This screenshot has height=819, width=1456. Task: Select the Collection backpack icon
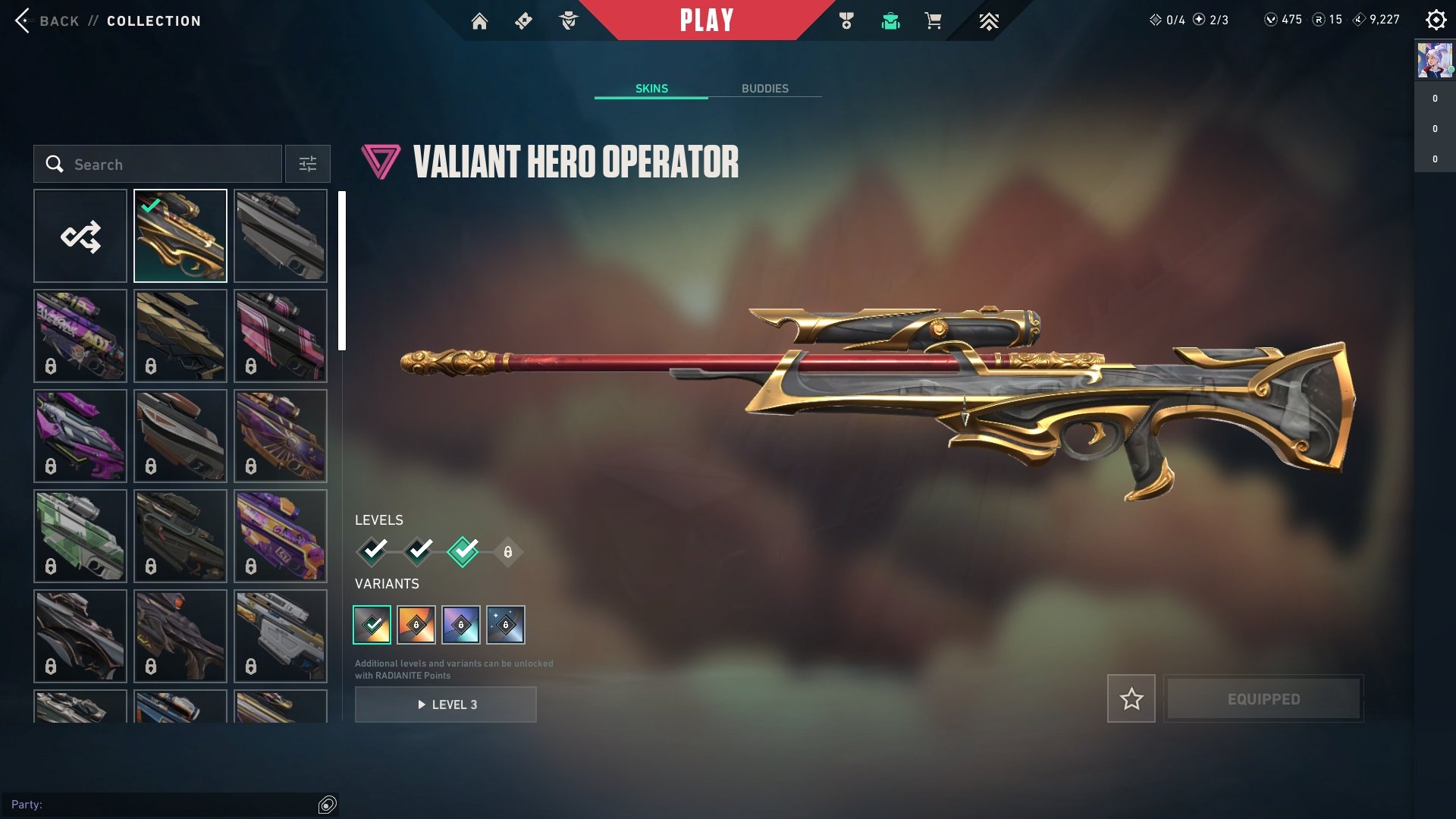(891, 20)
